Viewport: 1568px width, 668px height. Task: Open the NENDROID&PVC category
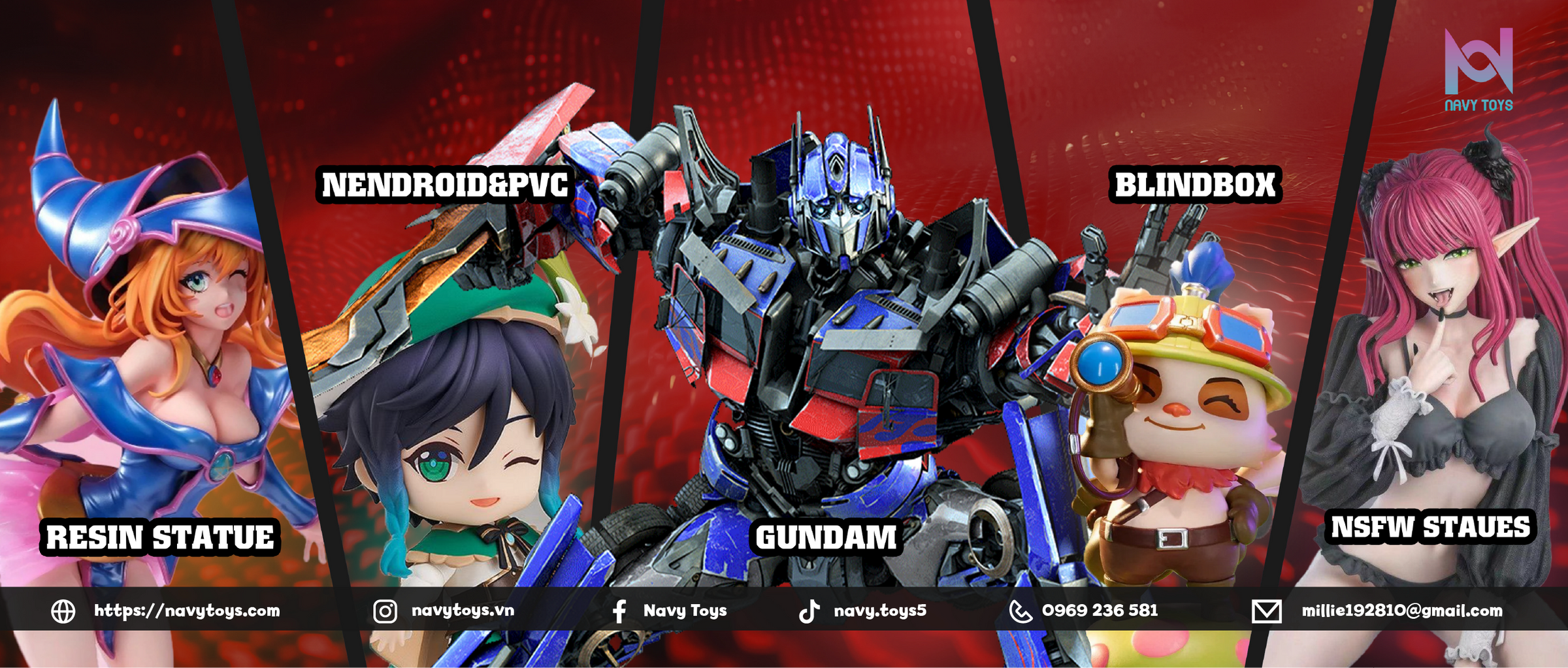(445, 185)
